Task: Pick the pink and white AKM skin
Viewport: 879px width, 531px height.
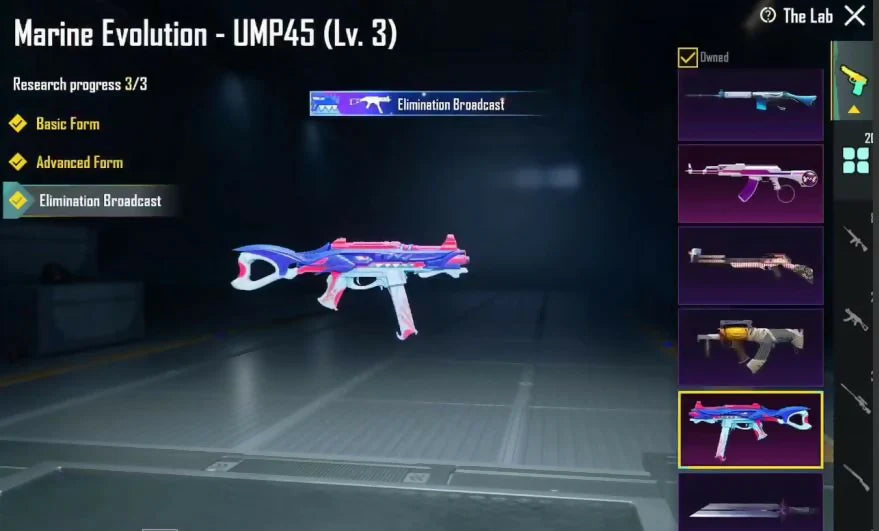Action: 750,183
